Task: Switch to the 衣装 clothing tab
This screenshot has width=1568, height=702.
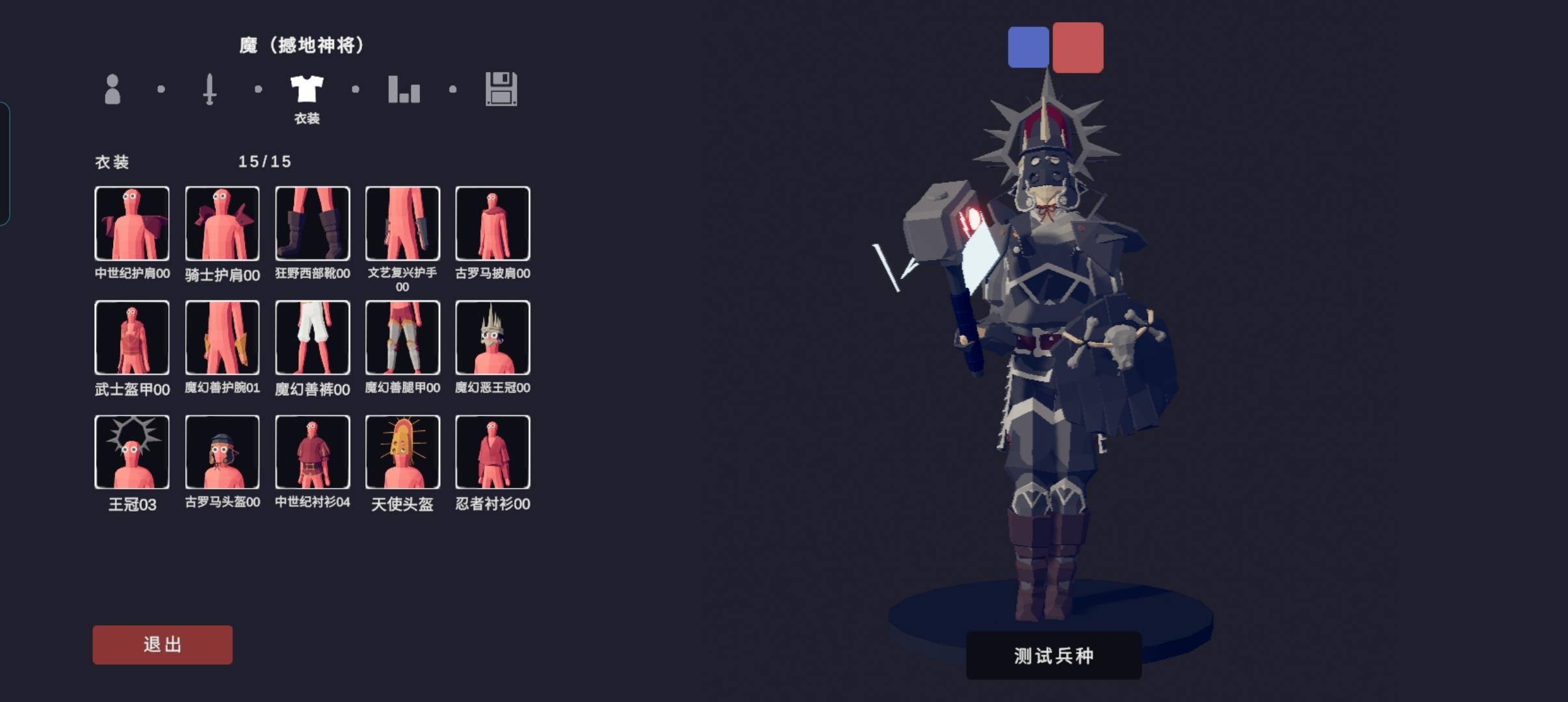Action: (x=307, y=91)
